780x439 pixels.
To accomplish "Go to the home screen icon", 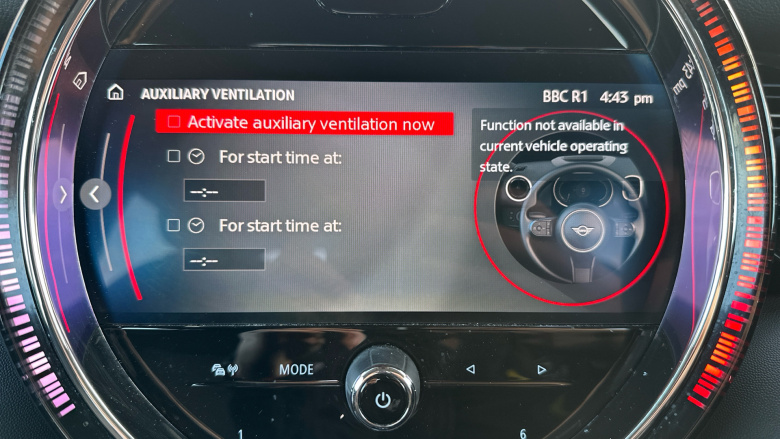I will (116, 93).
